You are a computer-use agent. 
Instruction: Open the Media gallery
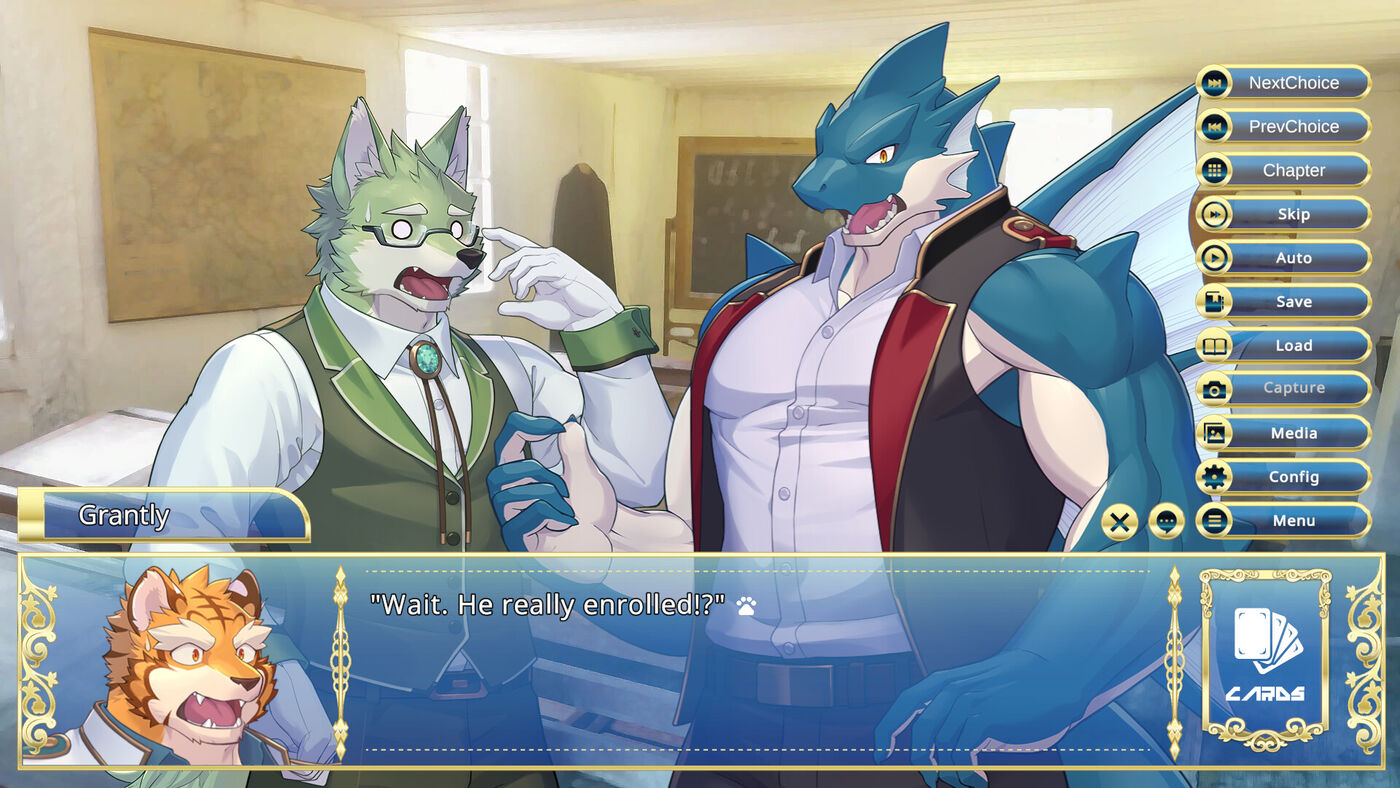(x=1284, y=433)
